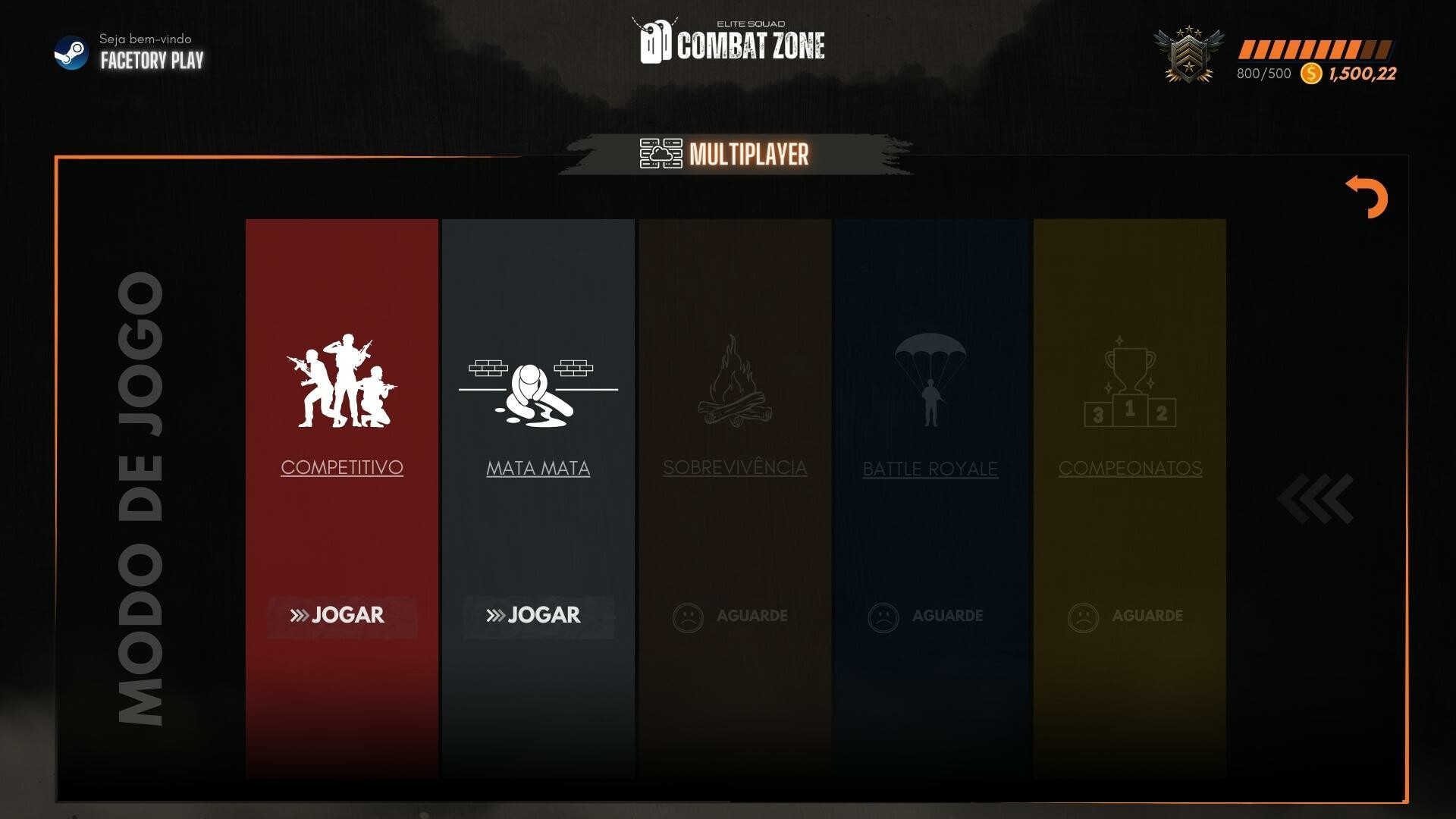Open the Competitivo mode link
The image size is (1456, 819).
pos(341,468)
